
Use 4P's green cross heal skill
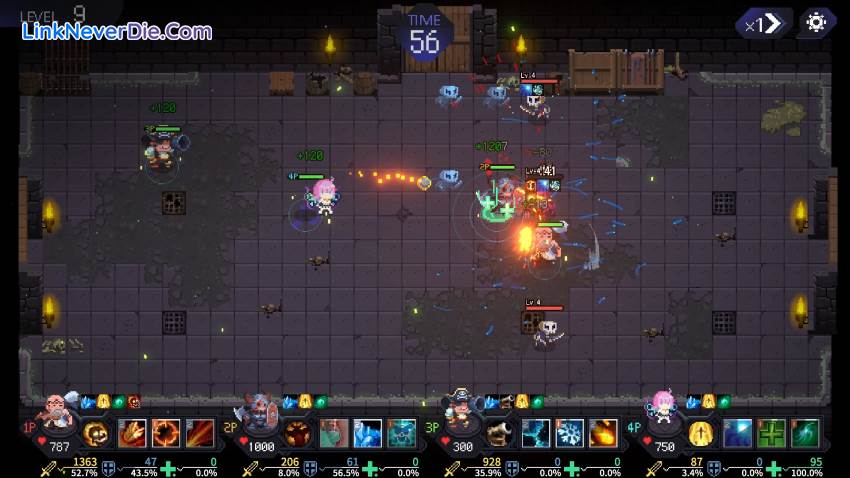click(x=771, y=433)
